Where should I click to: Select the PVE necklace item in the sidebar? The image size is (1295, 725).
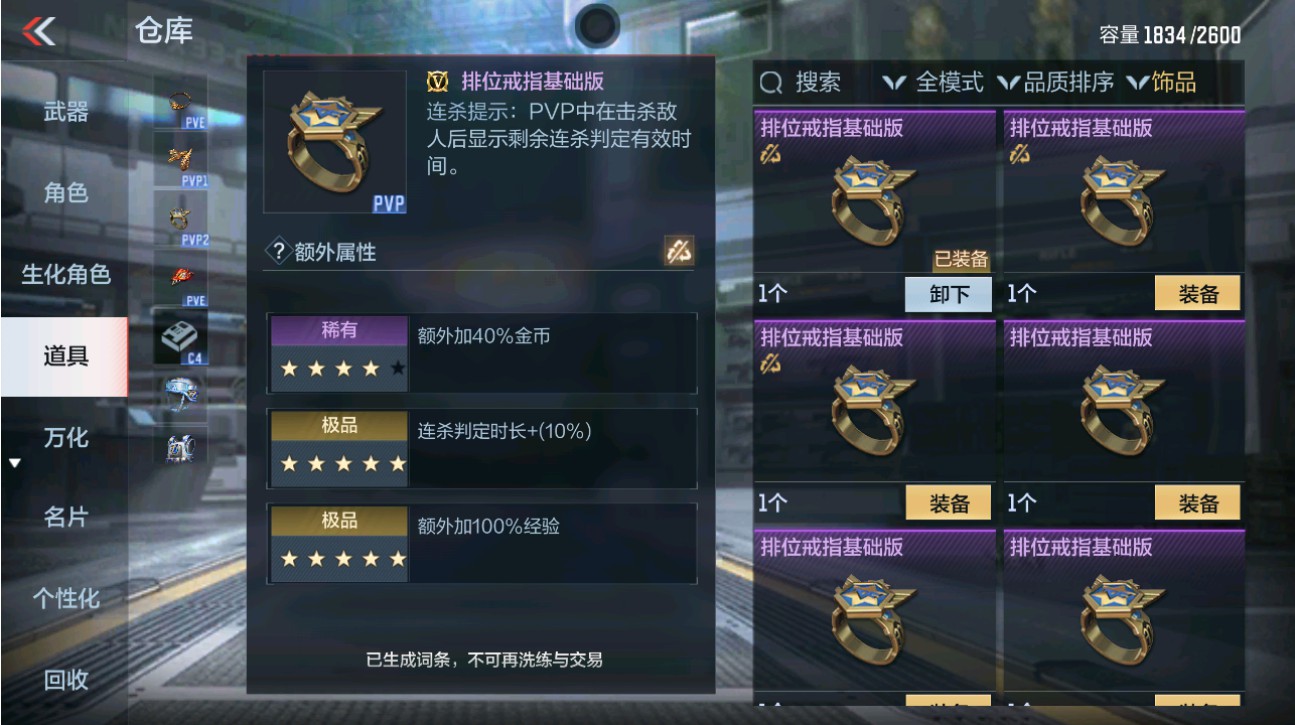[x=178, y=103]
